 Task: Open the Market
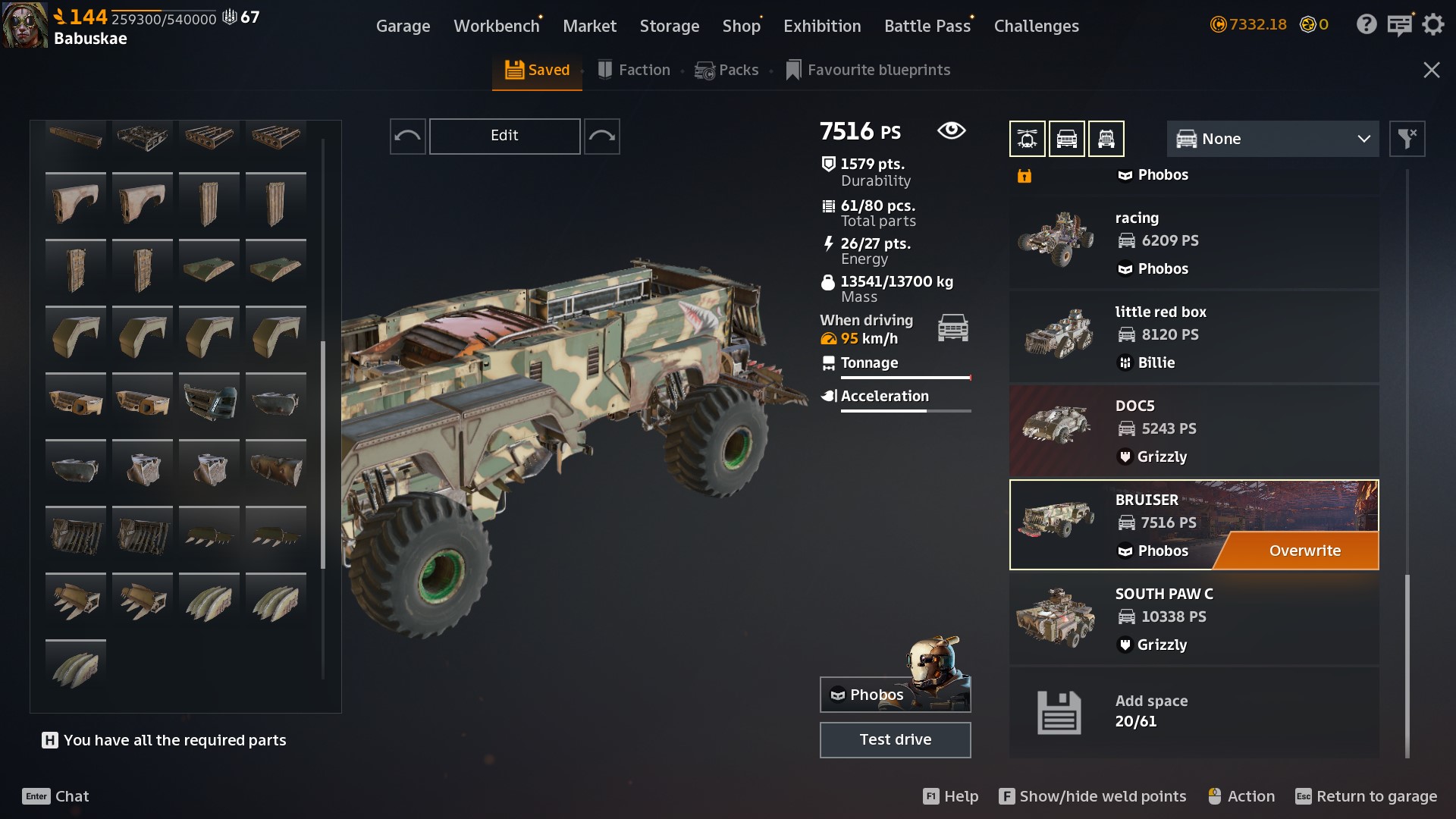coord(589,26)
